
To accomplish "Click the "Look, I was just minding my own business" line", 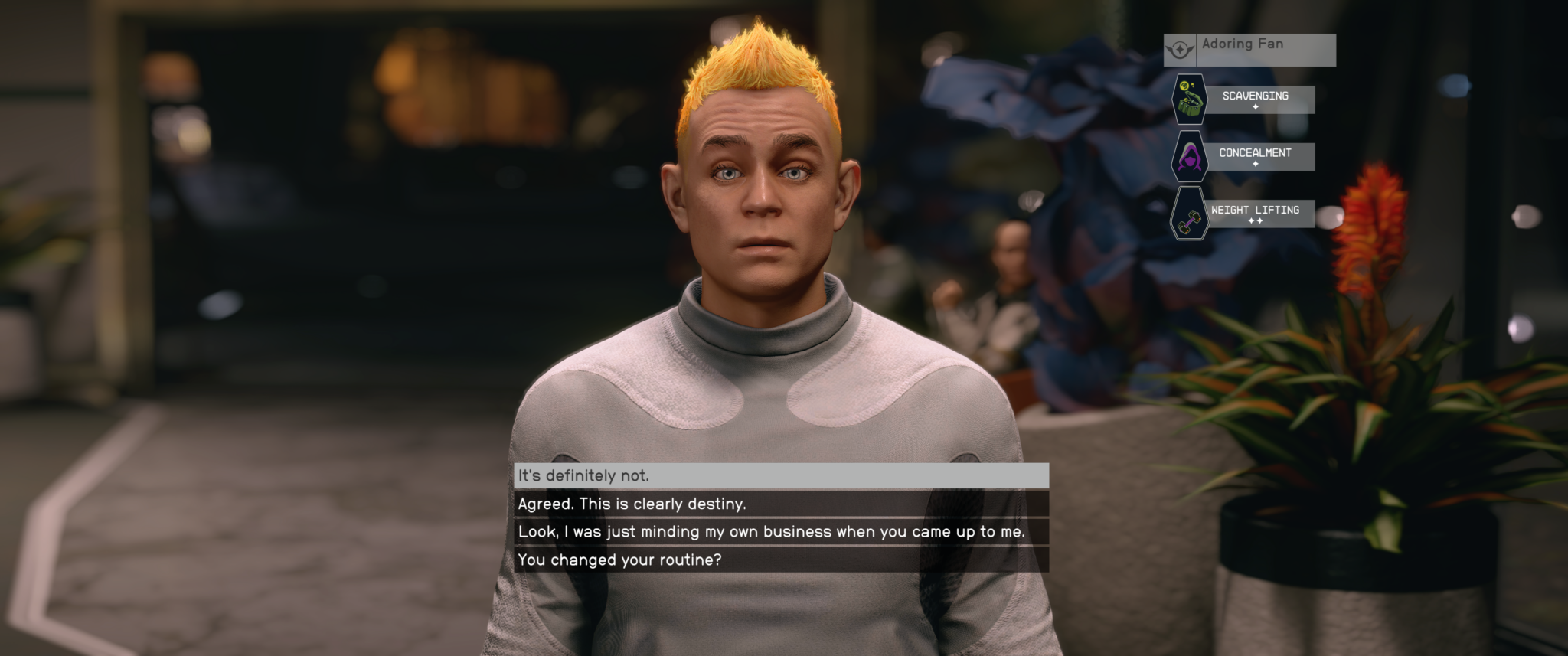I will click(x=781, y=532).
